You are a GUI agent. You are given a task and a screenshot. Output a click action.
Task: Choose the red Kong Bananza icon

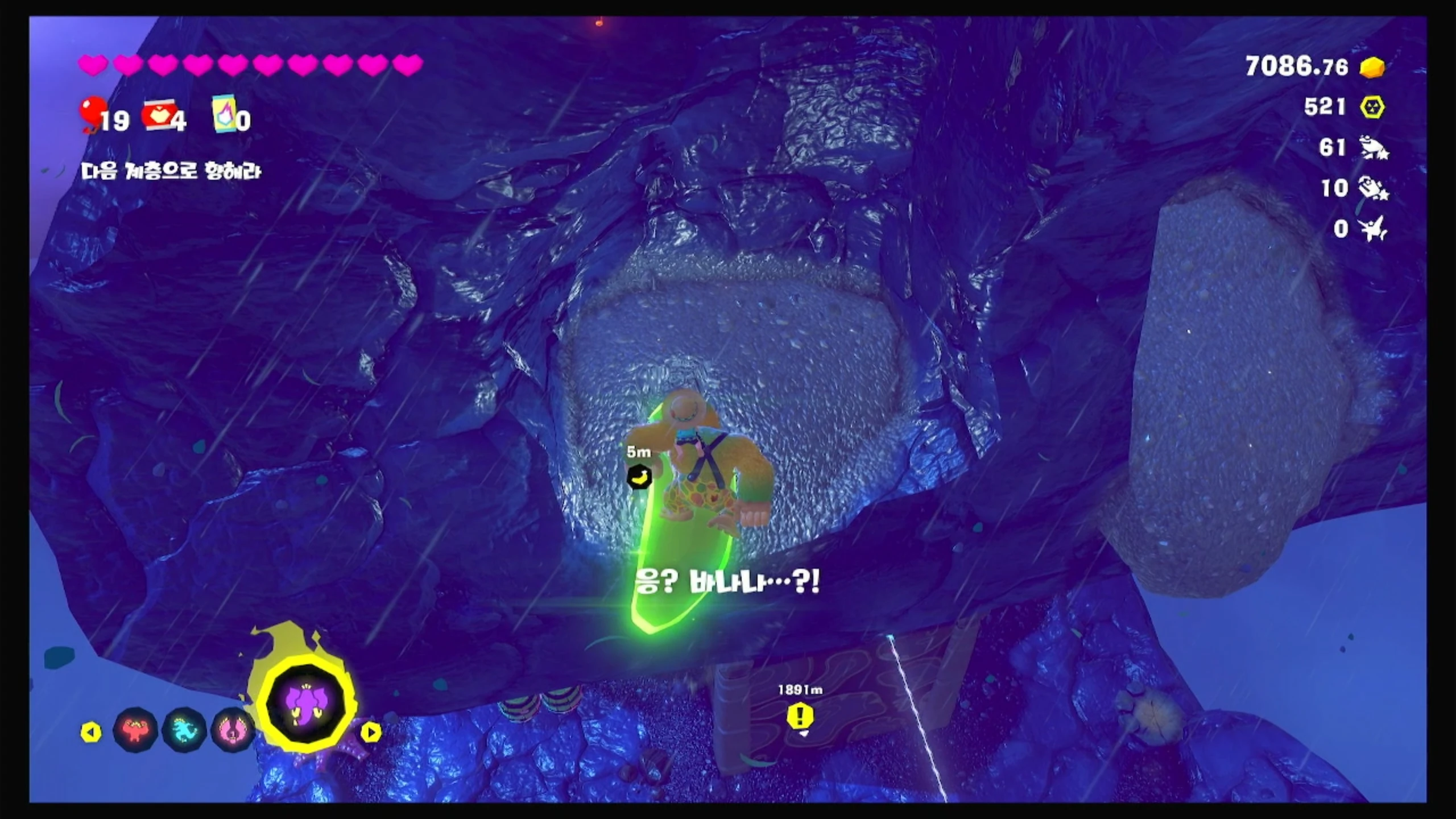coord(135,730)
